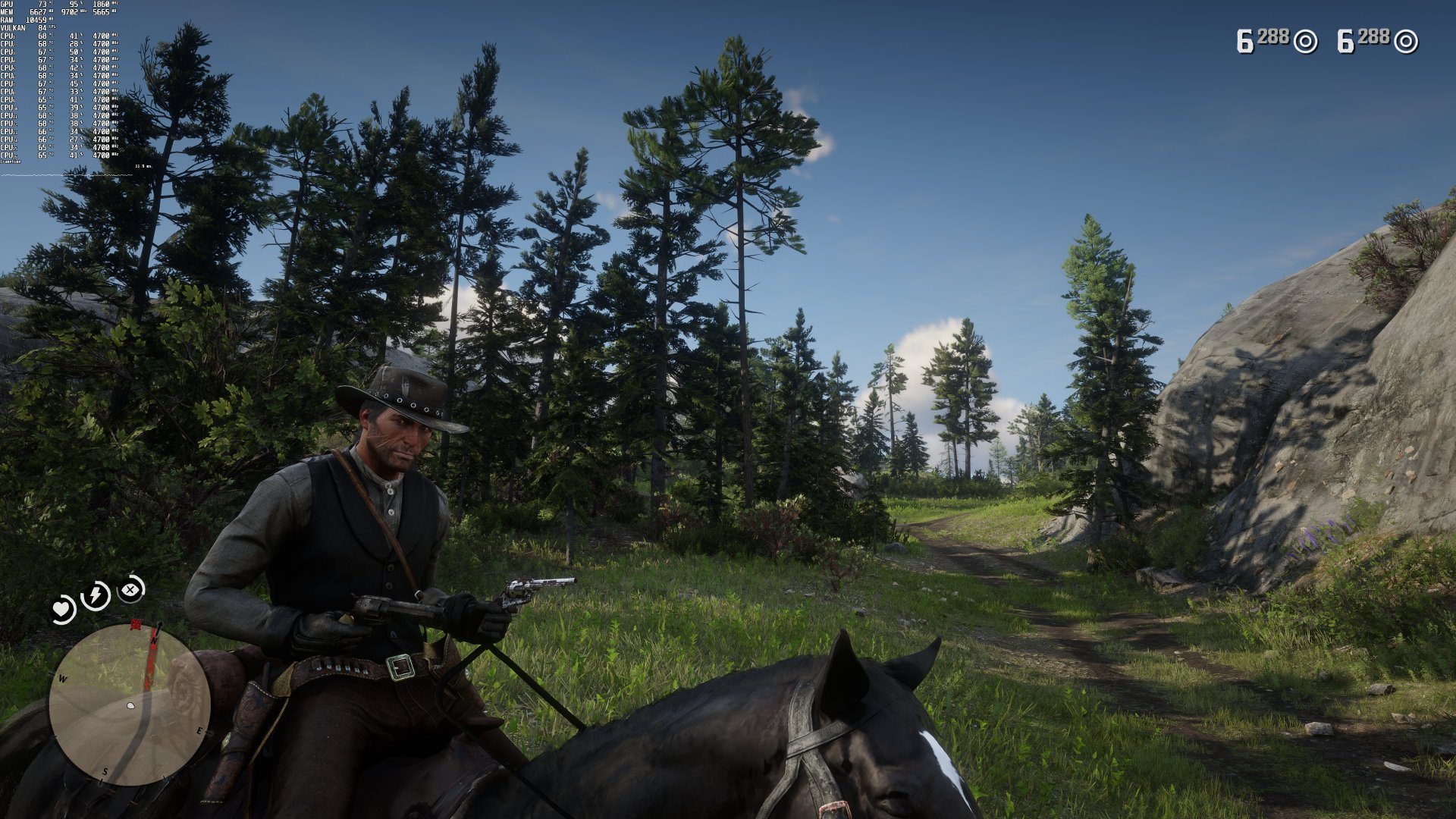
Task: Click the north arrow on the compass minimap
Action: coord(158,629)
